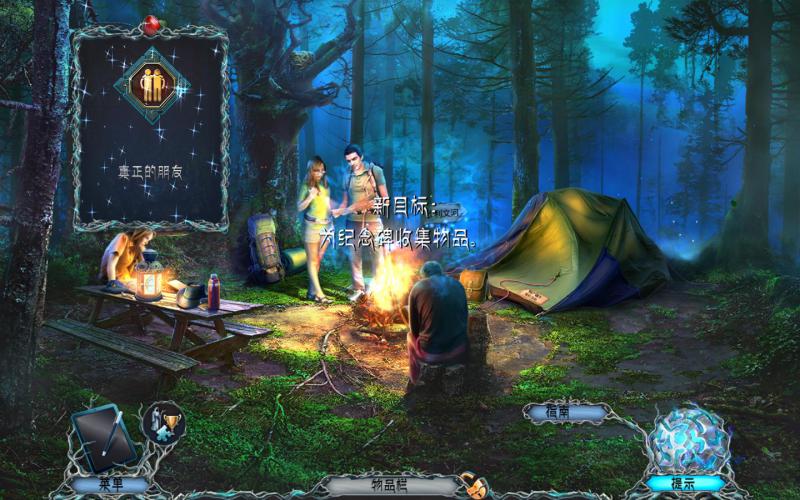The height and width of the screenshot is (500, 800).
Task: Use the 提示 hint button
Action: point(684,485)
